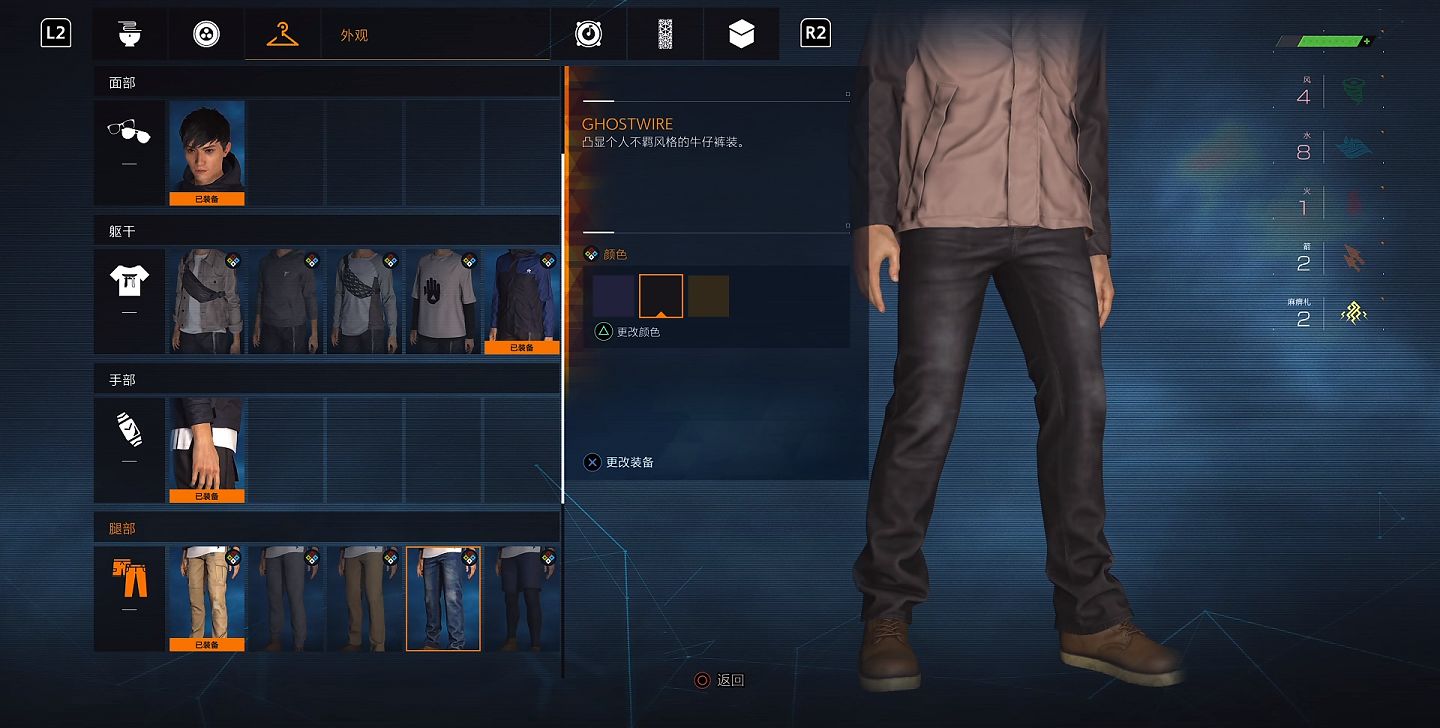Image resolution: width=1440 pixels, height=728 pixels.
Task: Select the dark gray pants thumbnail
Action: tap(286, 598)
